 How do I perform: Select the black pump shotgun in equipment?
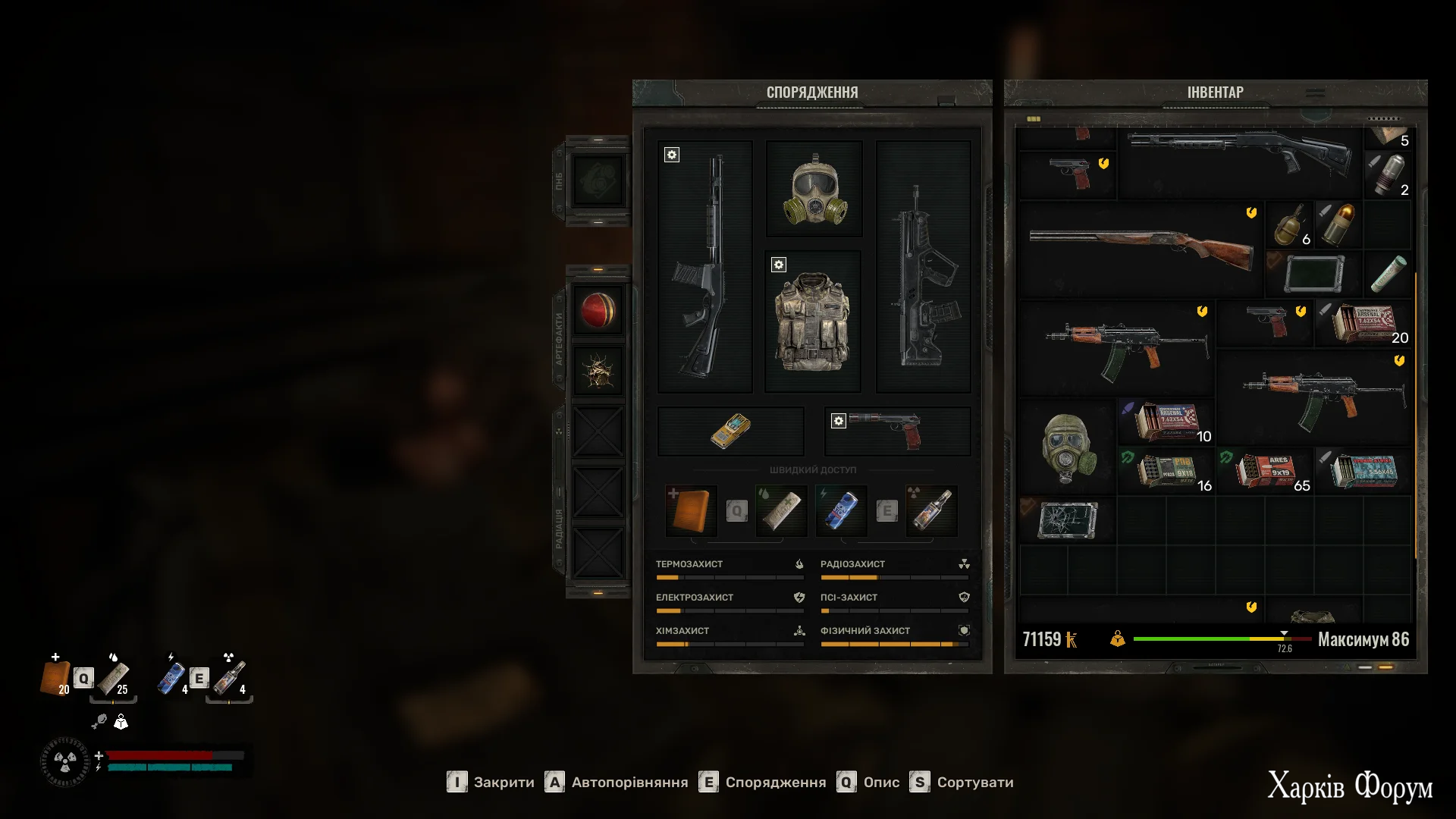[704, 266]
